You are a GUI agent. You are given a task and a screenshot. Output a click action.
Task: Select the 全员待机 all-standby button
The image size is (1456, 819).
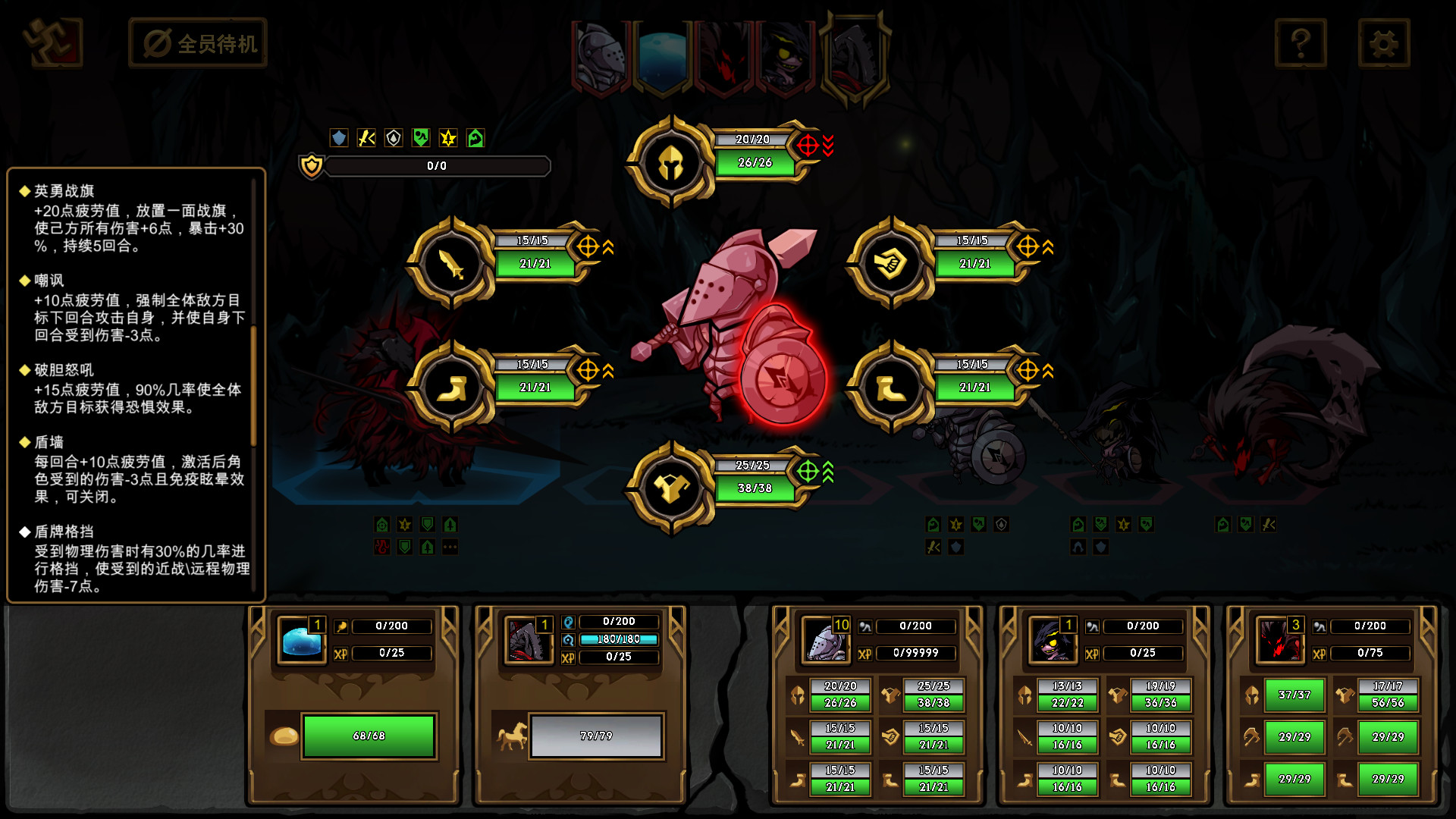pyautogui.click(x=198, y=43)
